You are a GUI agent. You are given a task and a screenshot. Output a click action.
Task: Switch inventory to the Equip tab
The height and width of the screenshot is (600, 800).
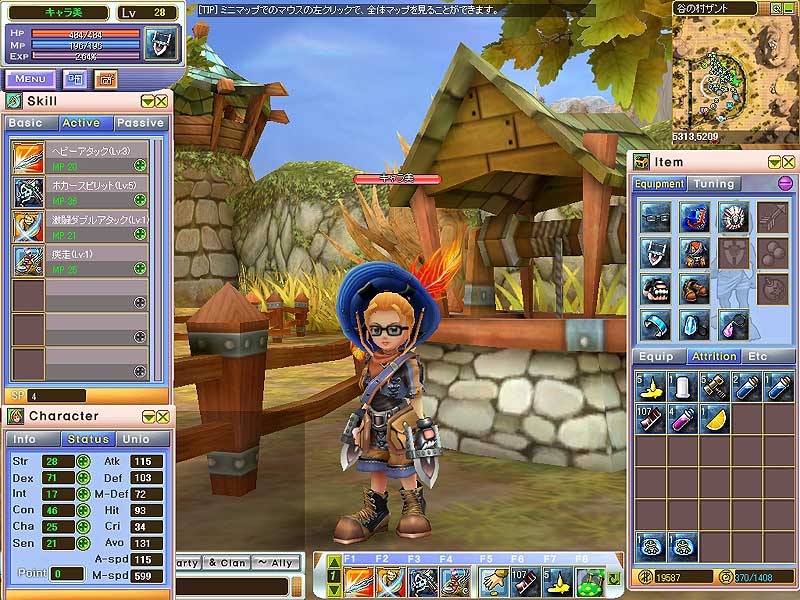tap(656, 356)
